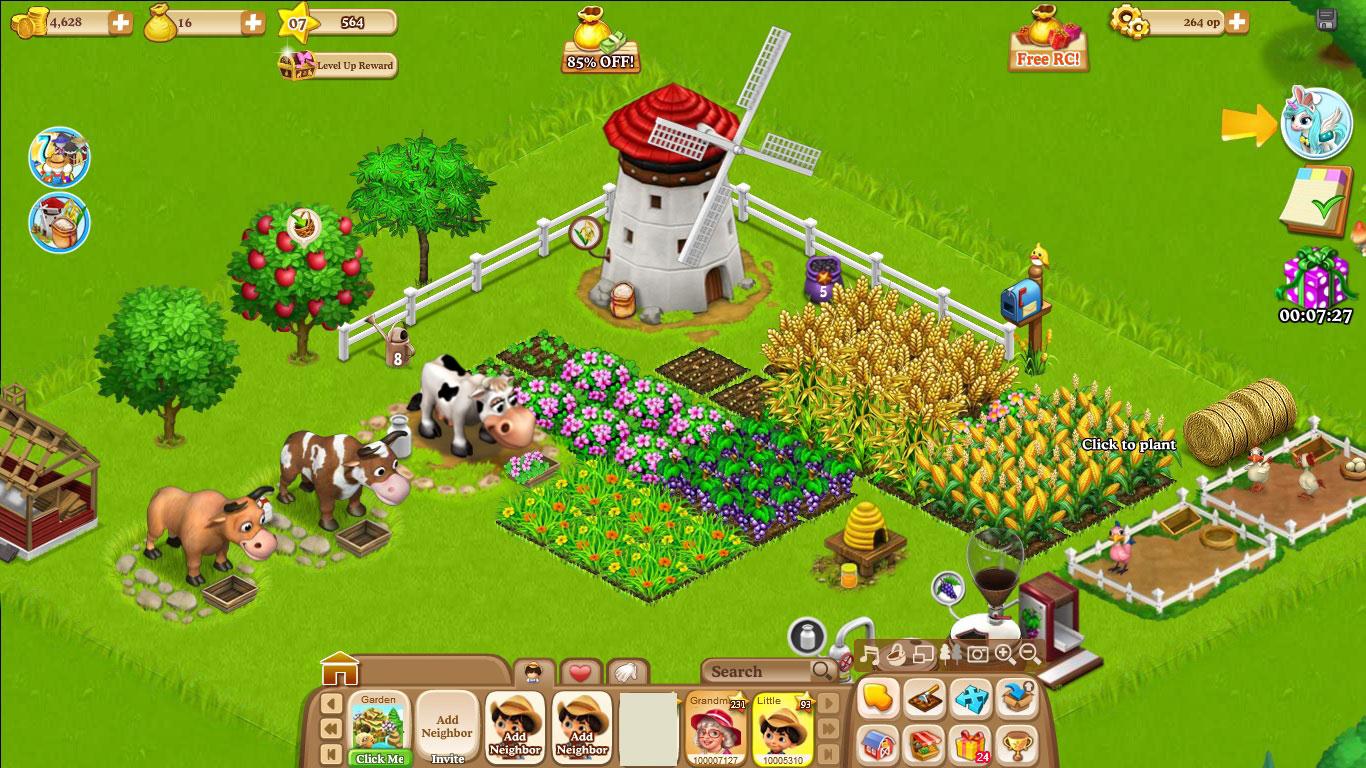Select the Plow tool icon
This screenshot has height=768, width=1366.
coord(923,698)
